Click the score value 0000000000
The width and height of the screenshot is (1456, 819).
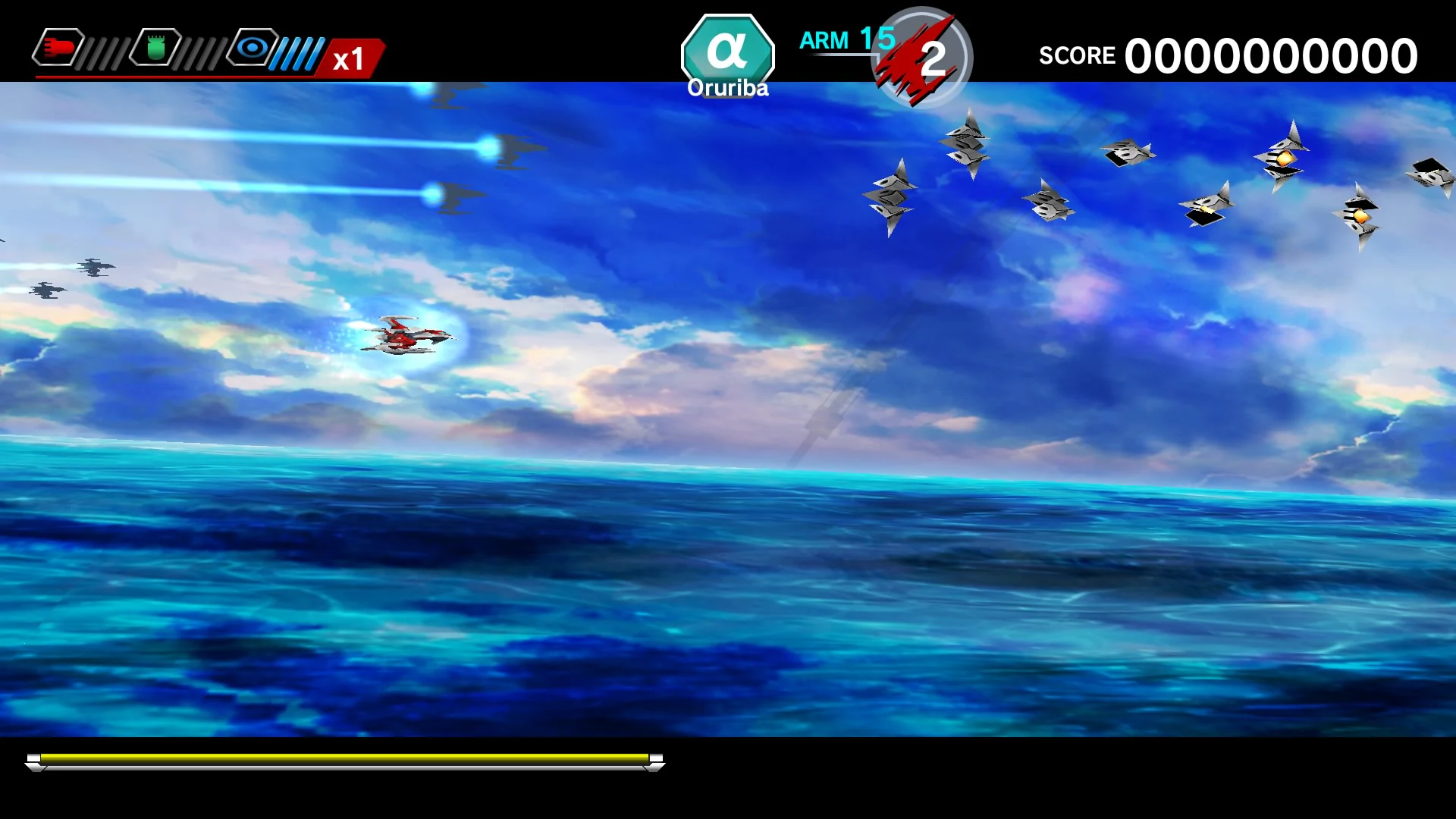[x=1270, y=55]
